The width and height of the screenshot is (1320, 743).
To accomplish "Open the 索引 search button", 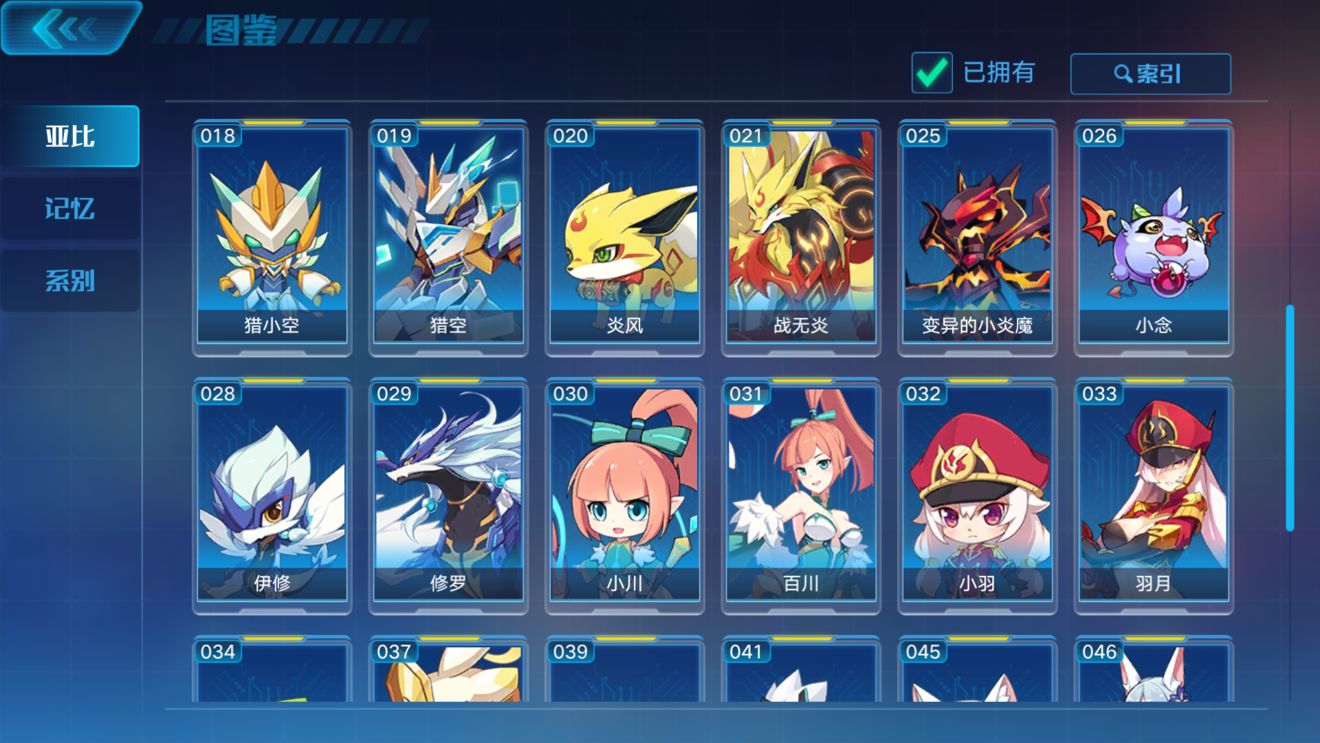I will [x=1150, y=74].
